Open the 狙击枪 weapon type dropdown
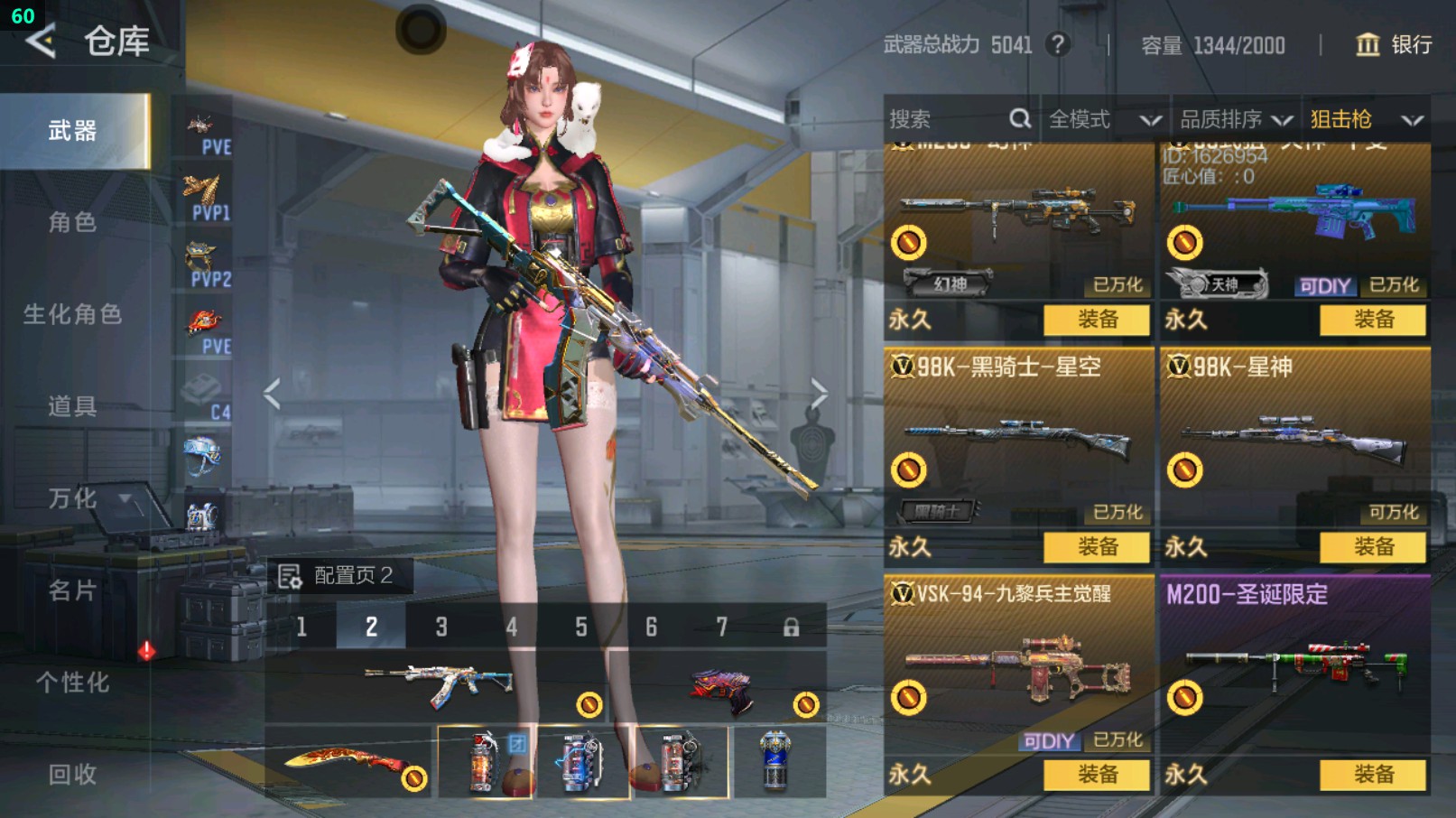This screenshot has width=1456, height=818. tap(1365, 119)
